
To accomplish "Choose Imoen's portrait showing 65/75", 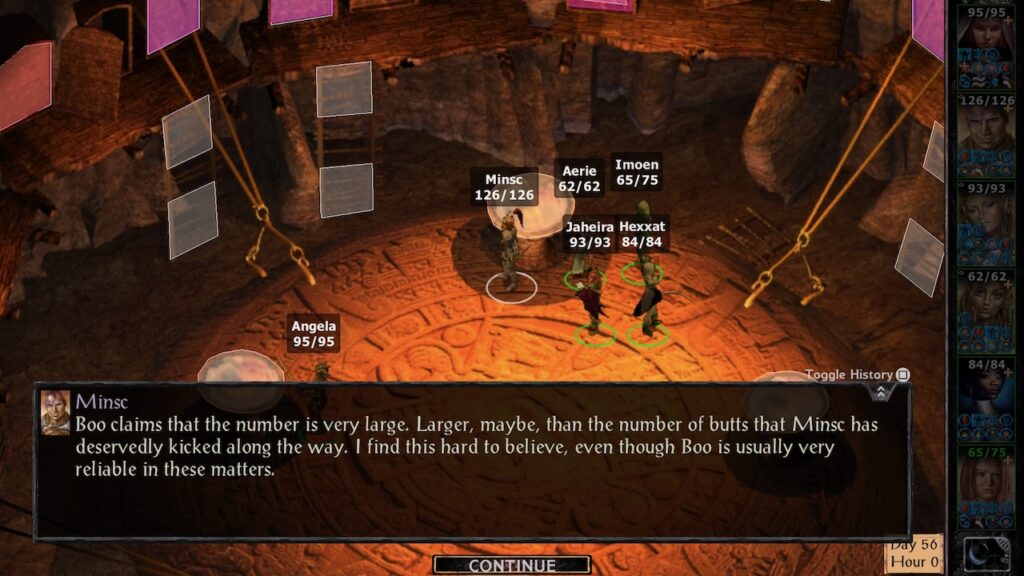I will coord(984,486).
